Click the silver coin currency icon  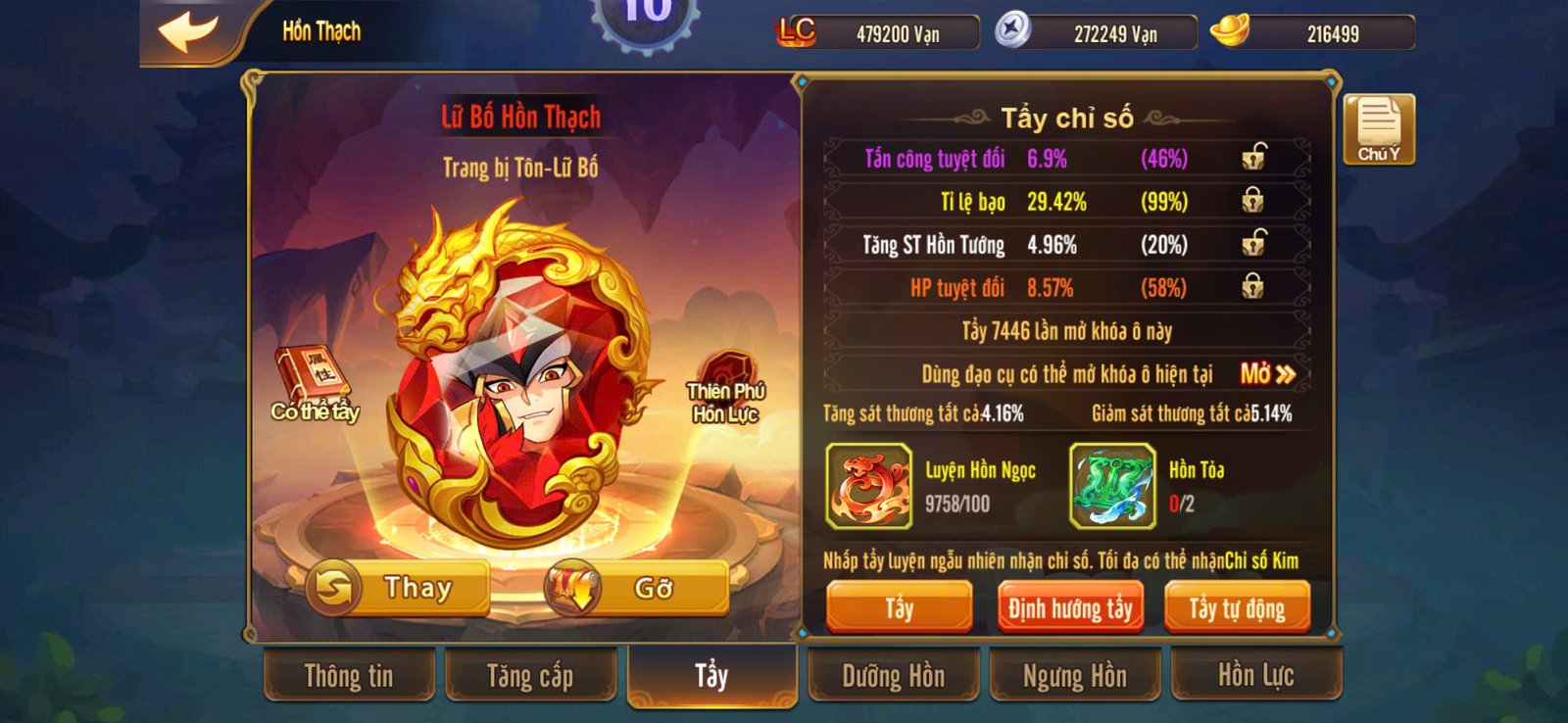[1013, 30]
